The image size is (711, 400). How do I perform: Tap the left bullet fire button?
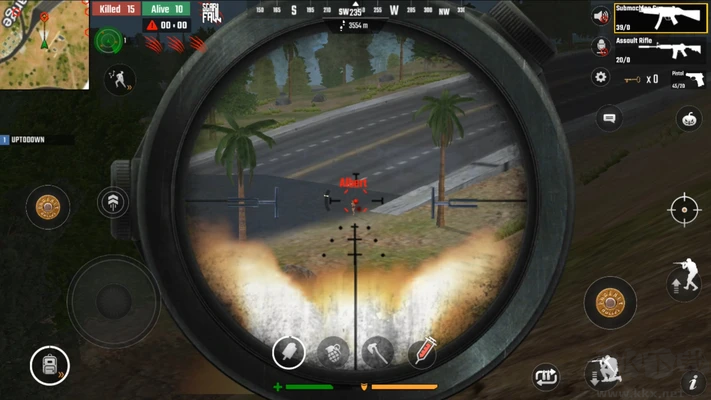click(47, 207)
